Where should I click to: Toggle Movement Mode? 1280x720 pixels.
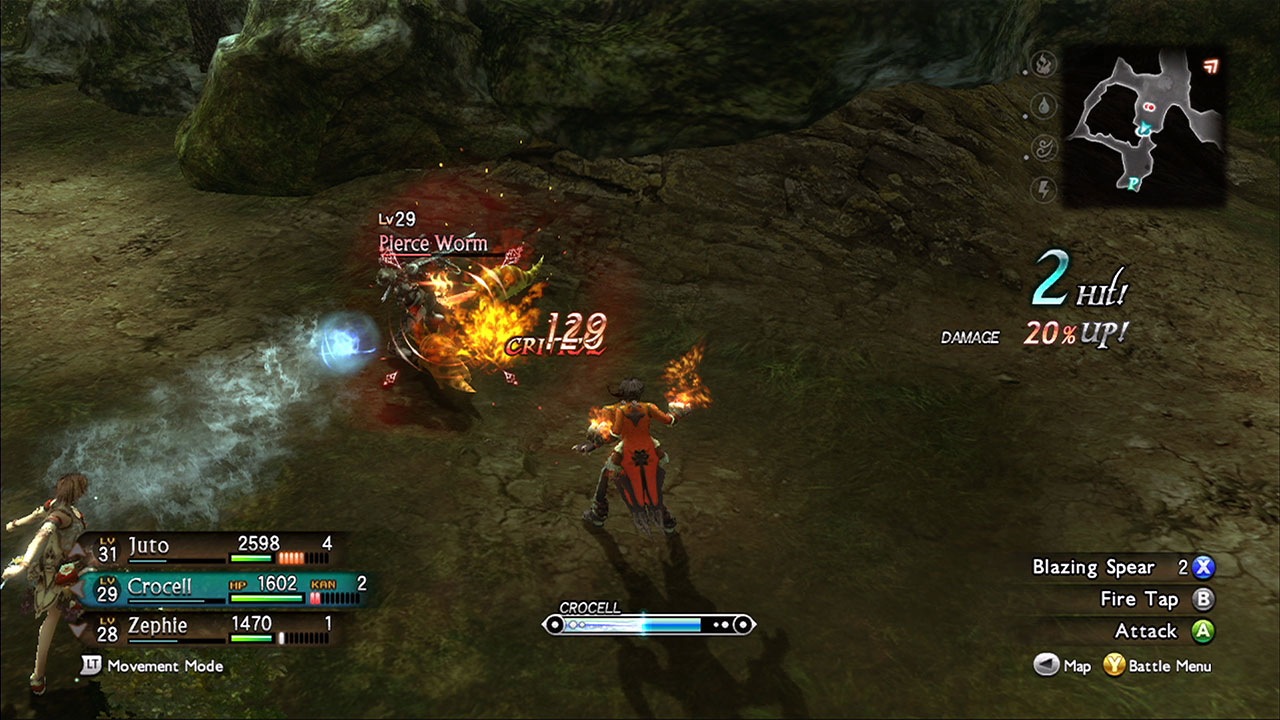153,665
